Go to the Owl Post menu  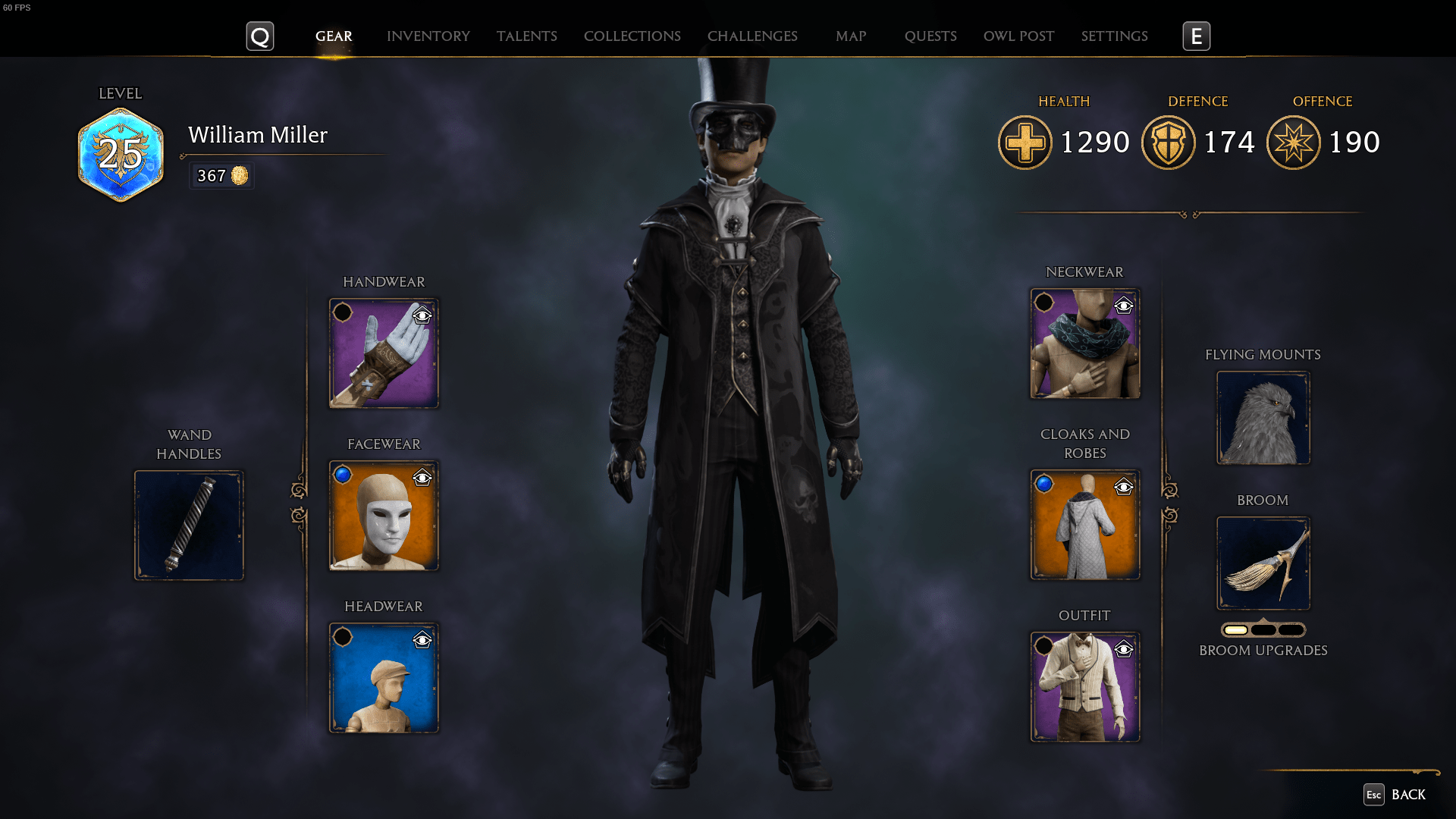click(1018, 36)
